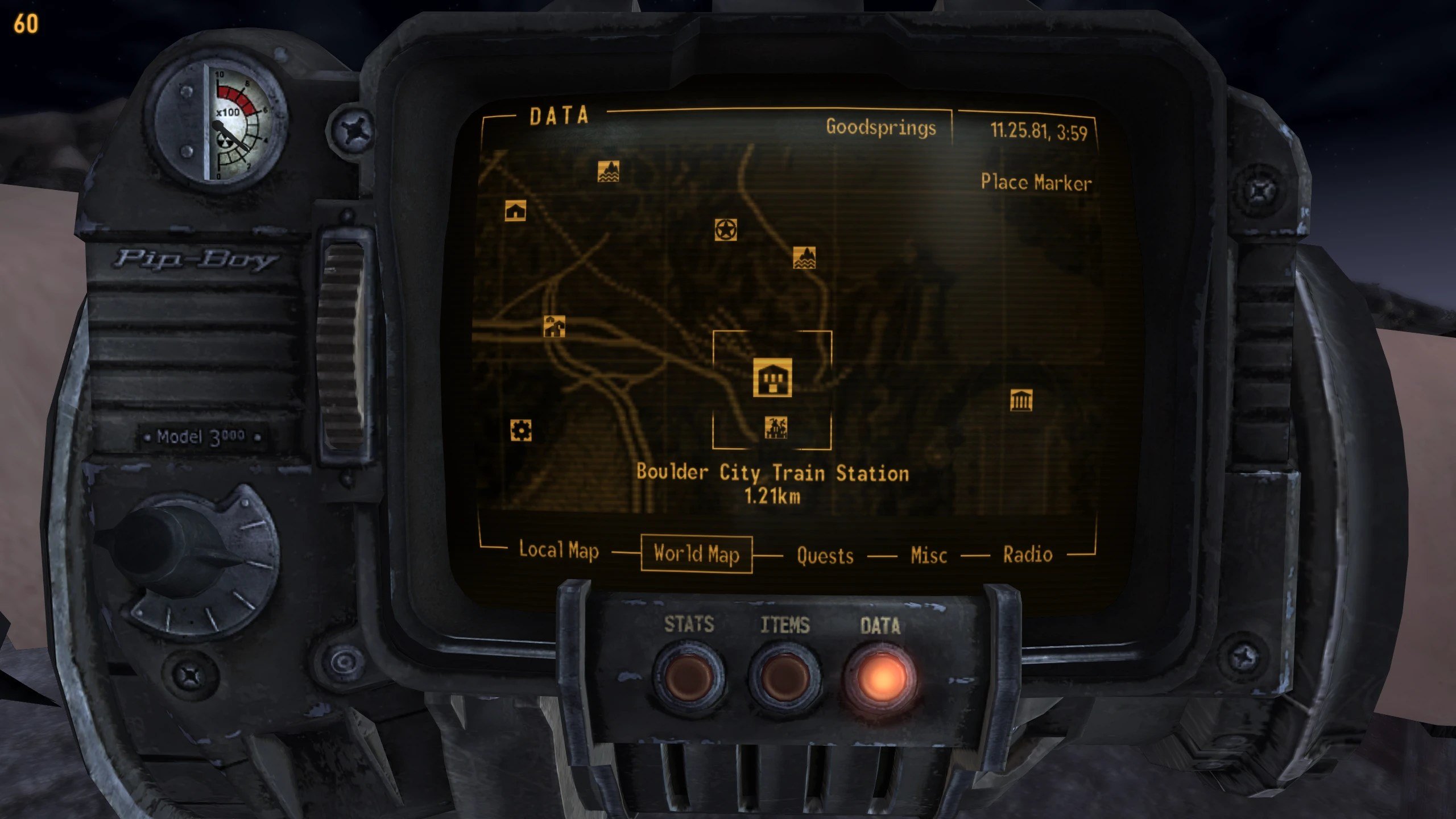The width and height of the screenshot is (1456, 819).
Task: Select the Boulder City Train Station marker
Action: click(772, 377)
